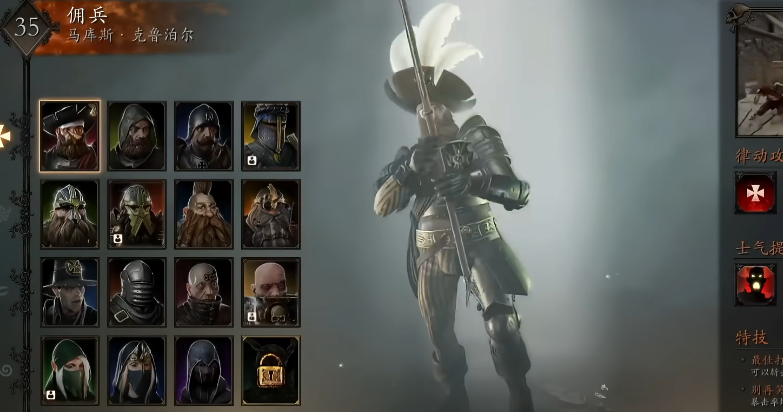Pick the Slayer dwarf with orange mohawk
This screenshot has width=783, height=412.
point(203,213)
